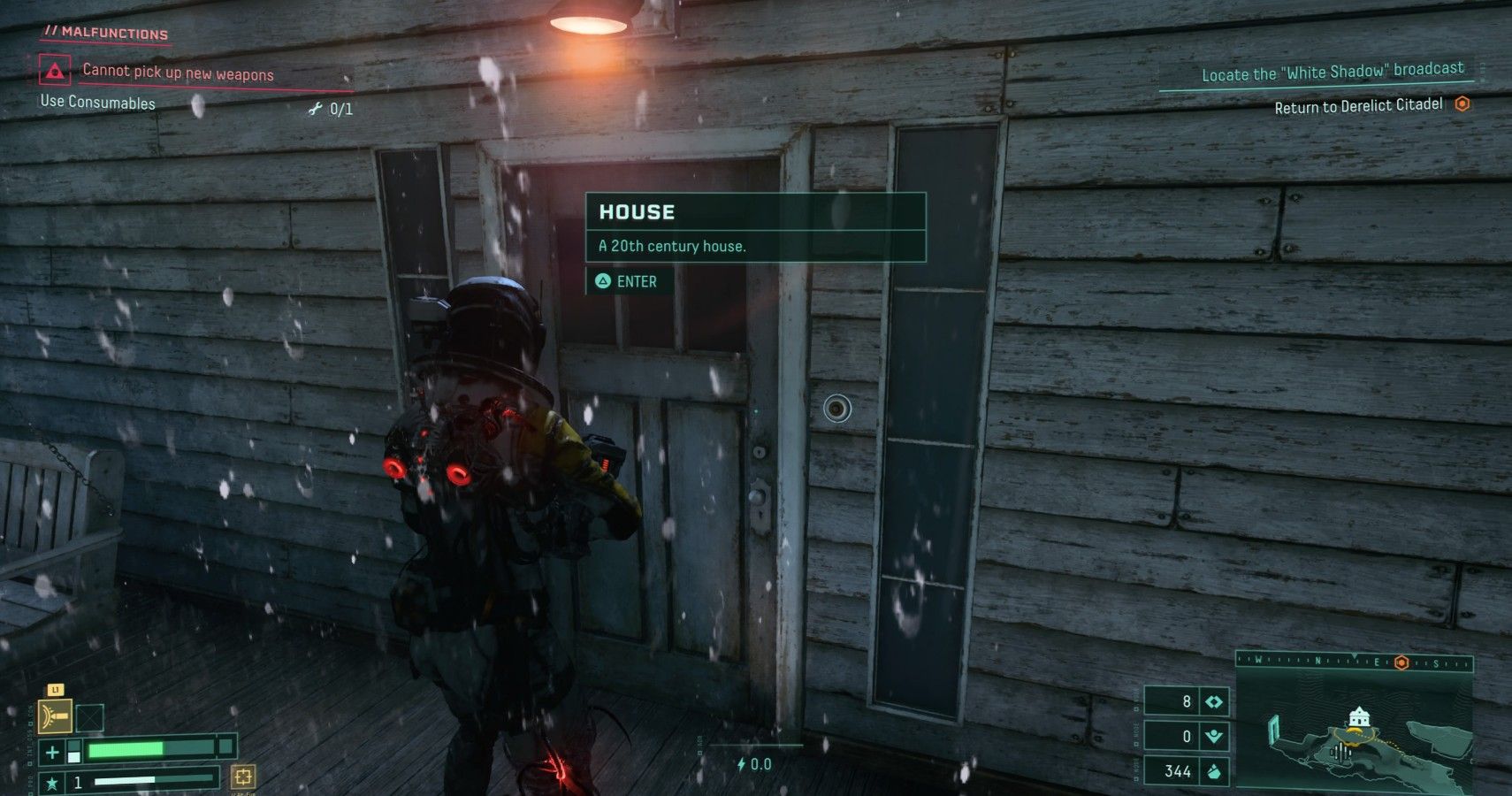
Task: Click the Obolite currency icon next to 8
Action: [1213, 701]
